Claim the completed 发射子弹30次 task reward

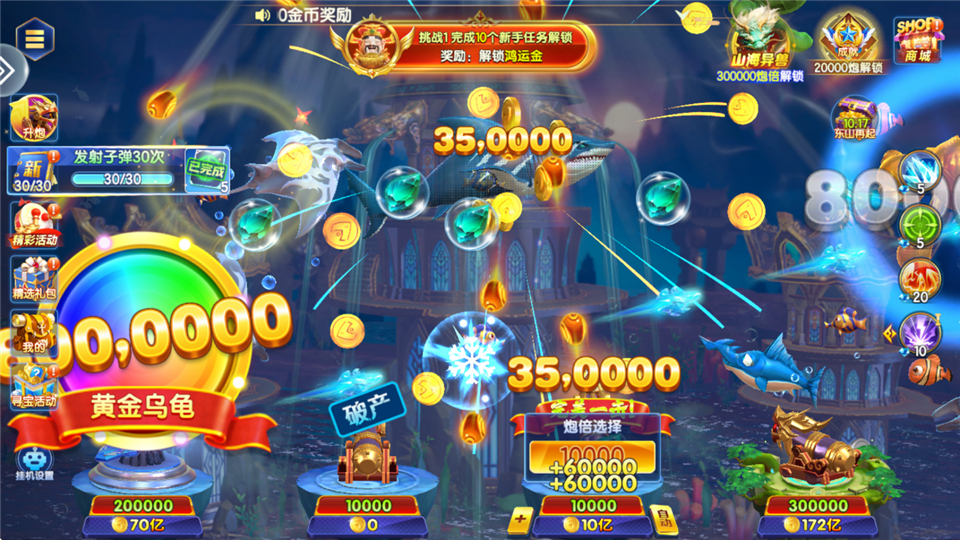pos(207,167)
